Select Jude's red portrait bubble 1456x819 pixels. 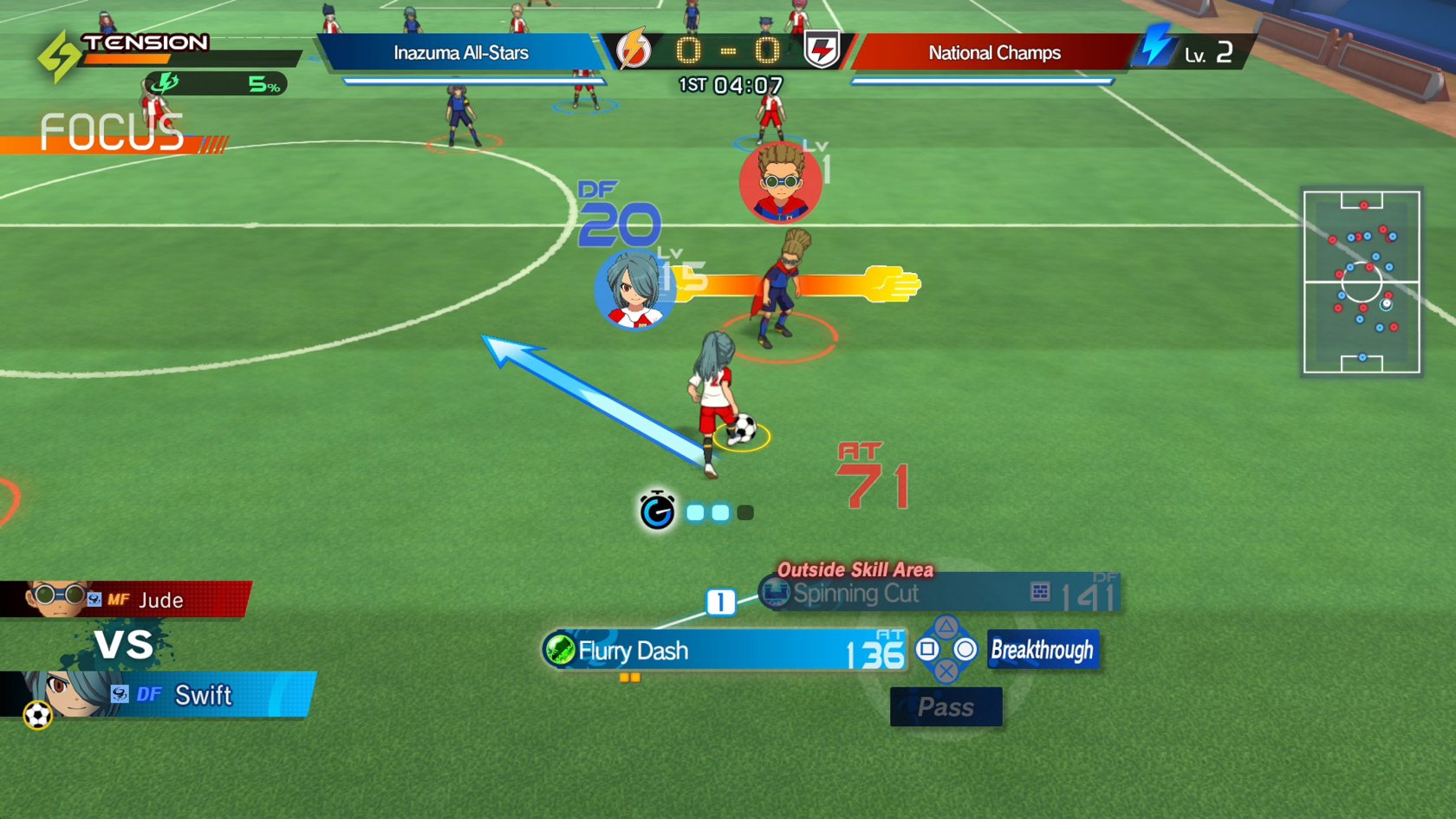point(780,183)
